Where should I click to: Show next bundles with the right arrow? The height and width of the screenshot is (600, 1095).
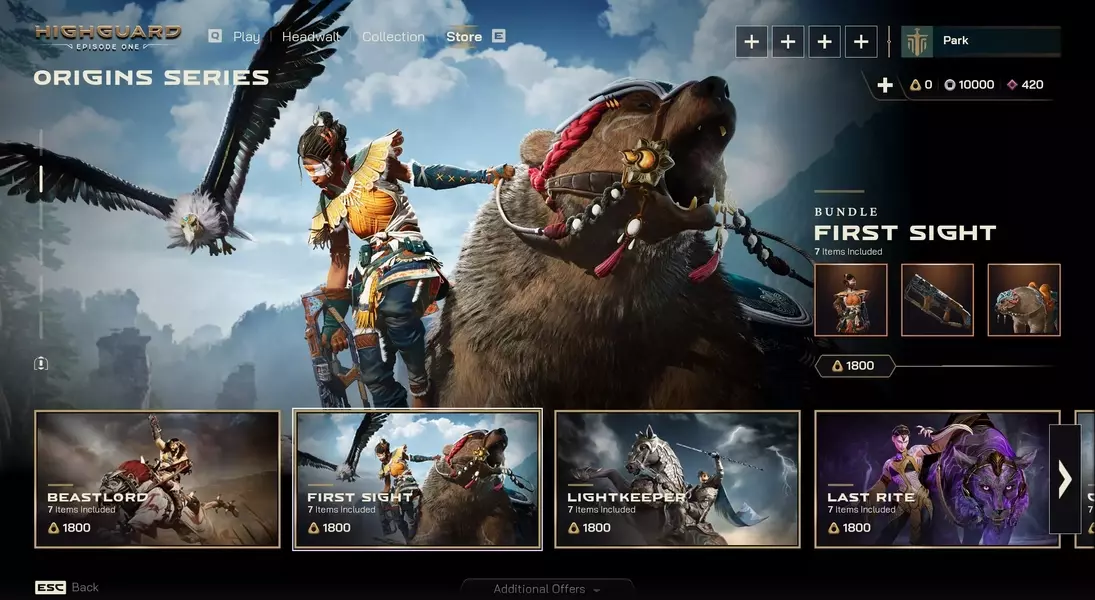(1064, 479)
